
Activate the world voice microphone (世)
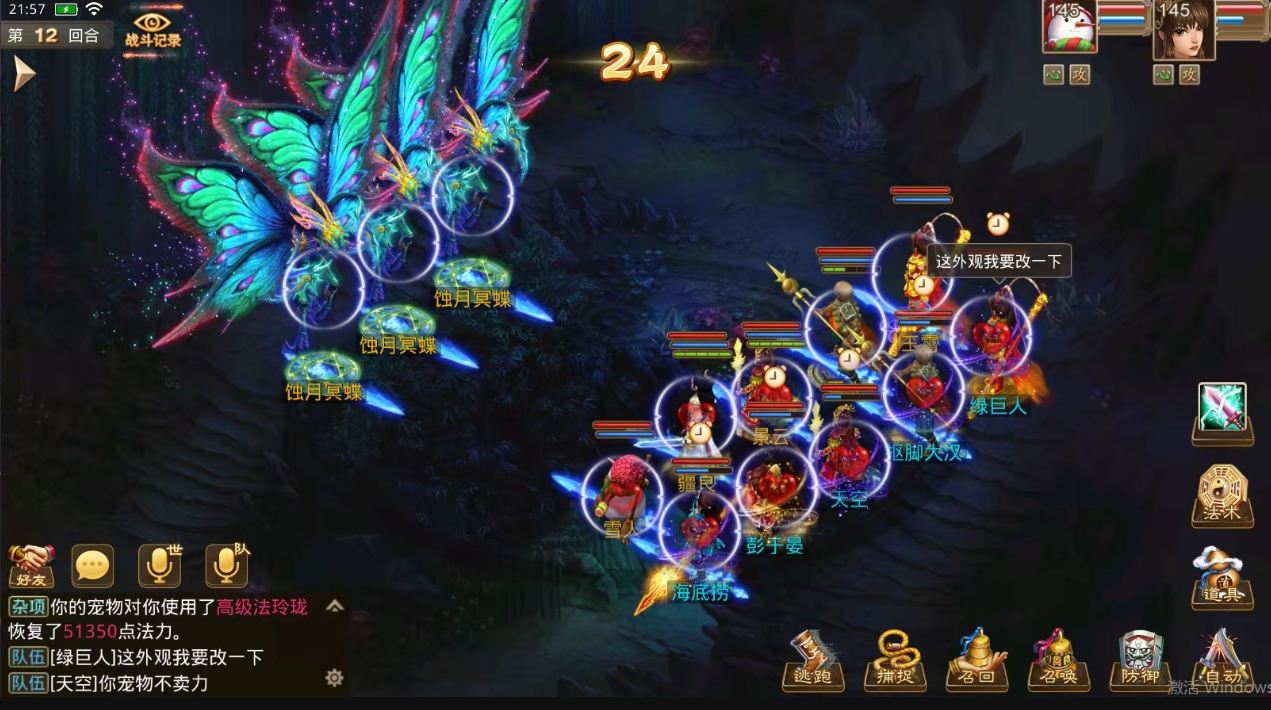(160, 566)
